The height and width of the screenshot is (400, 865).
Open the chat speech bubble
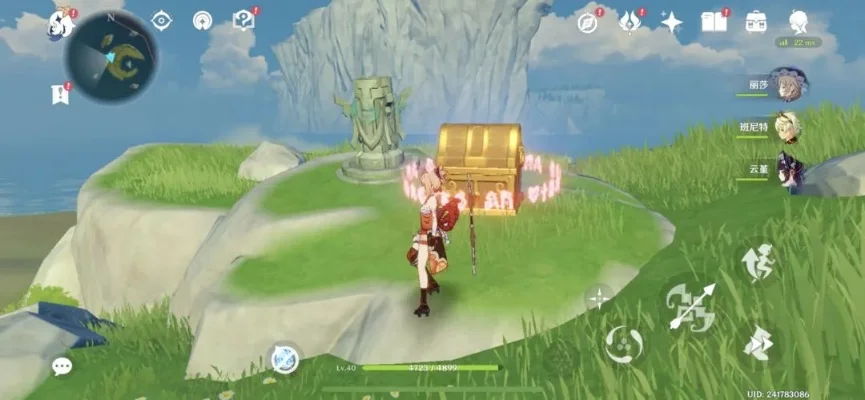[x=62, y=367]
